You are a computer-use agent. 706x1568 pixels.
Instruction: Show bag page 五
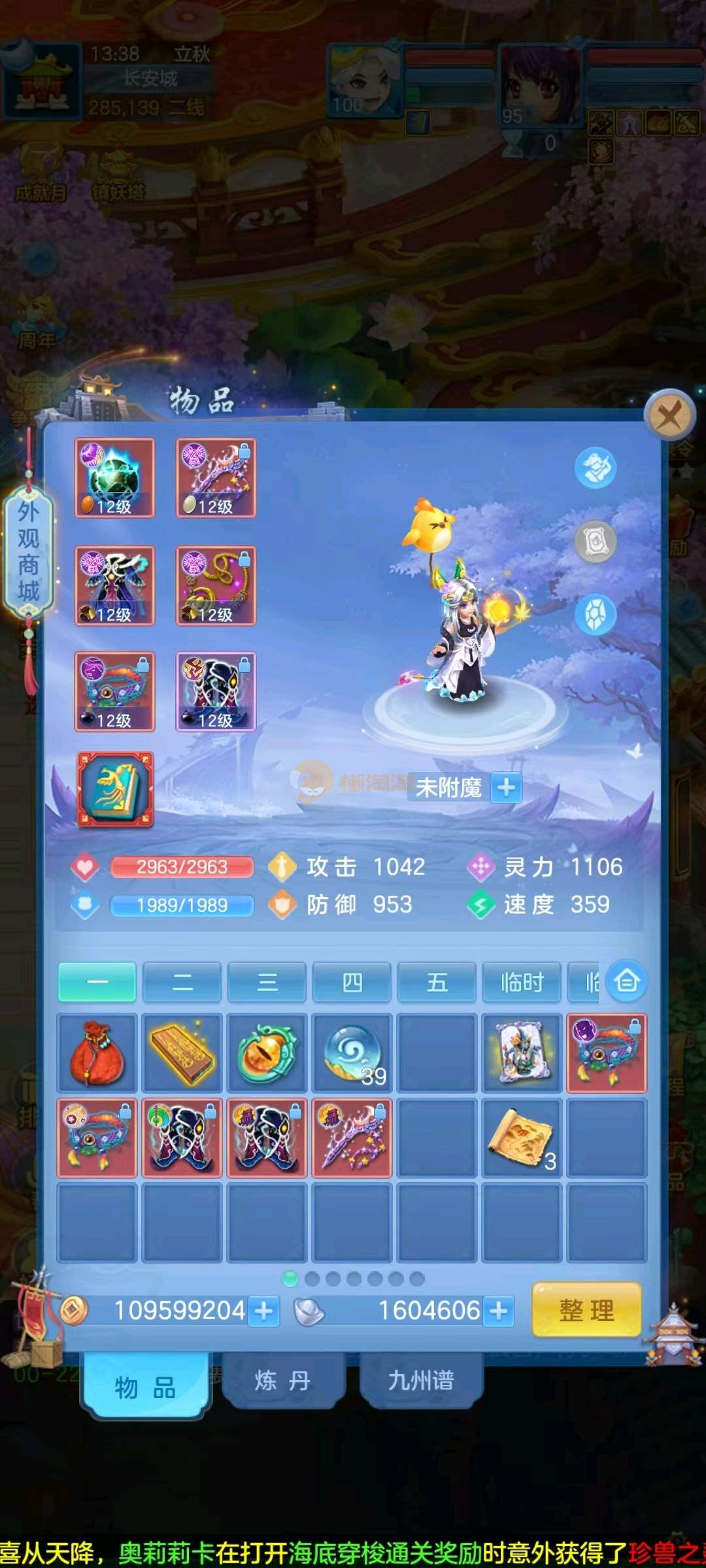coord(437,981)
